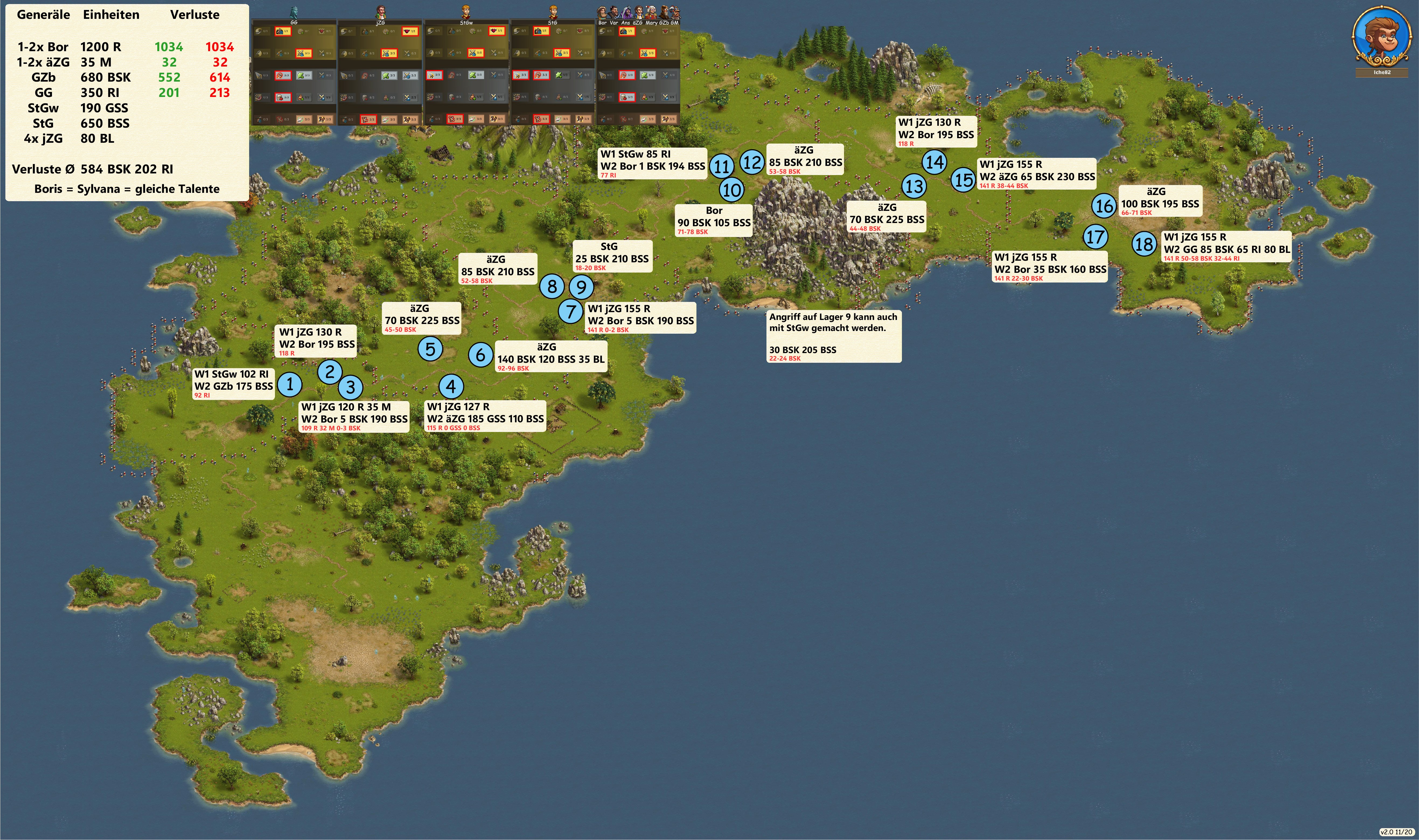Select camp marker number 7
This screenshot has height=840, width=1419.
571,311
